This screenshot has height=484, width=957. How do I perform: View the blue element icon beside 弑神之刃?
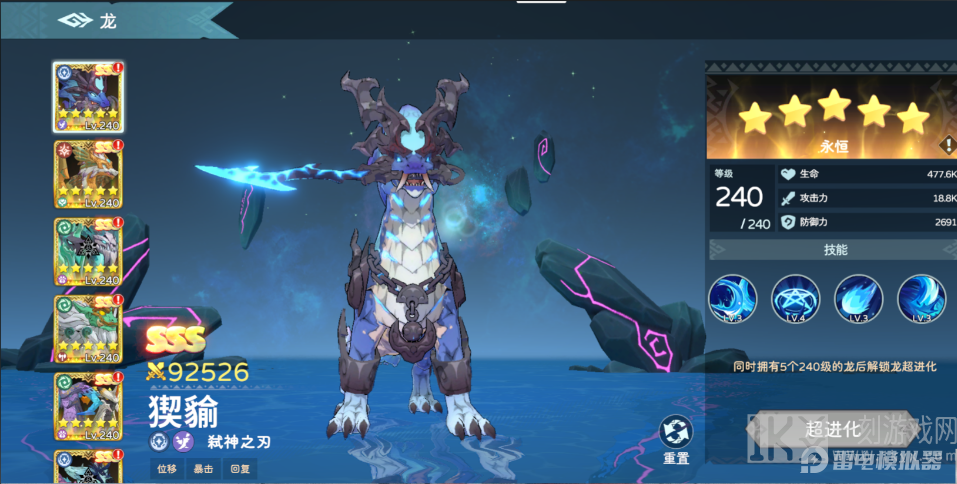coord(159,441)
